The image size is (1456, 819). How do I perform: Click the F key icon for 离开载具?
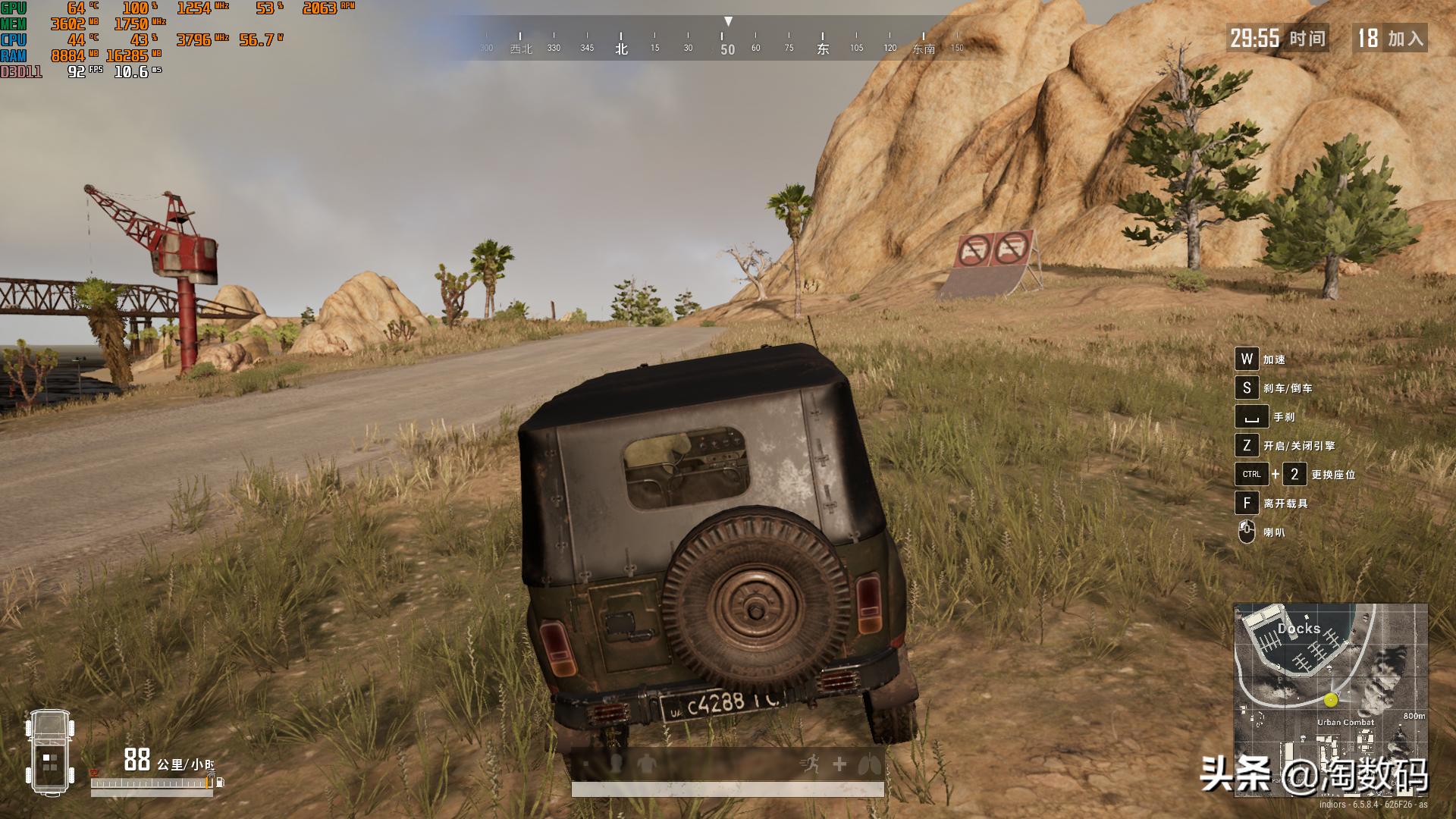tap(1247, 504)
